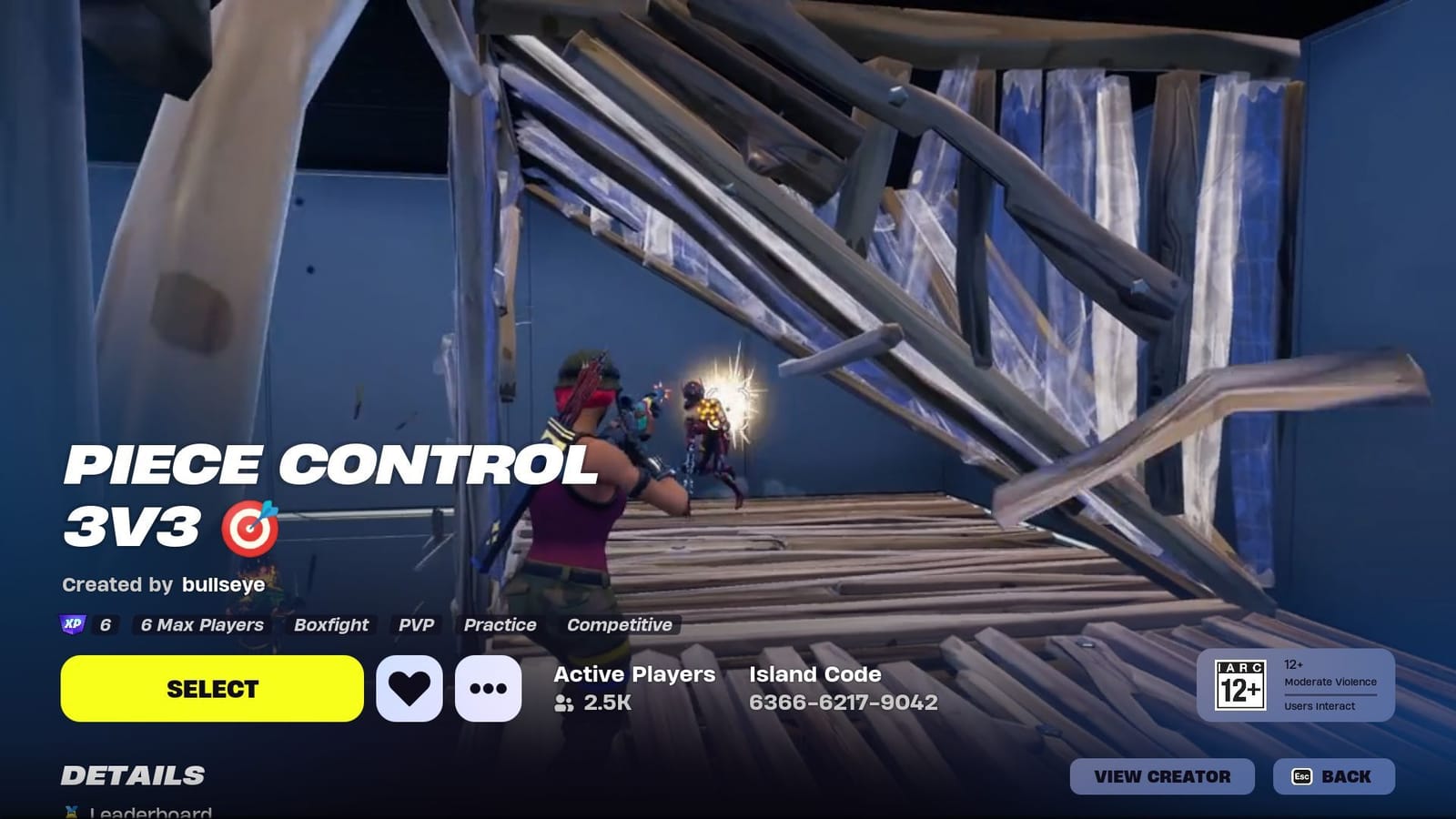Click the Practice tag

click(x=500, y=625)
